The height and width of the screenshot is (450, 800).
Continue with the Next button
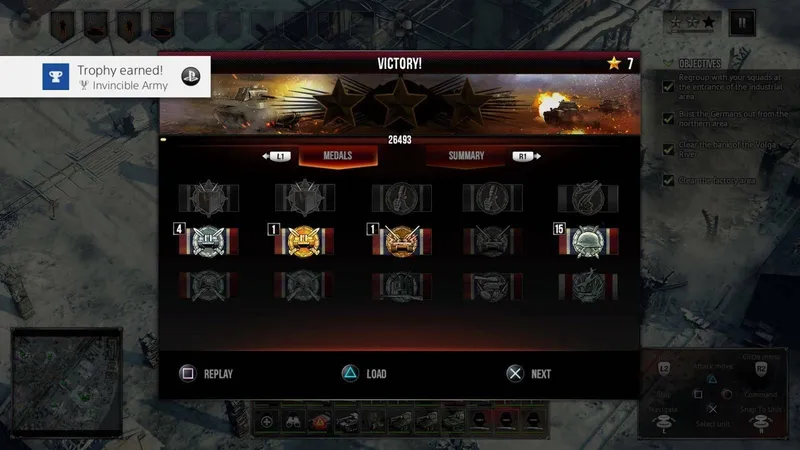(528, 374)
